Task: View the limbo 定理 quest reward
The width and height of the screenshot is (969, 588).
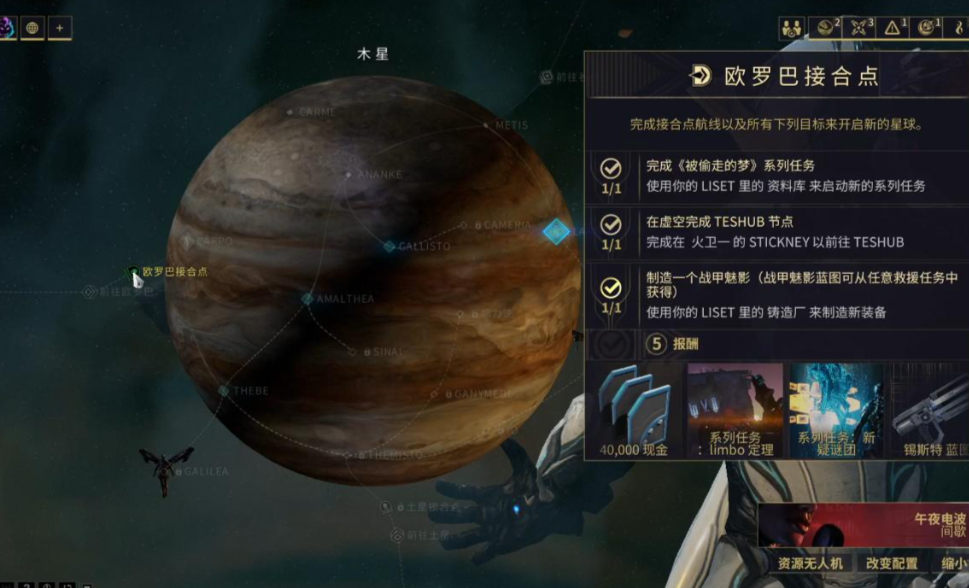Action: click(x=735, y=411)
